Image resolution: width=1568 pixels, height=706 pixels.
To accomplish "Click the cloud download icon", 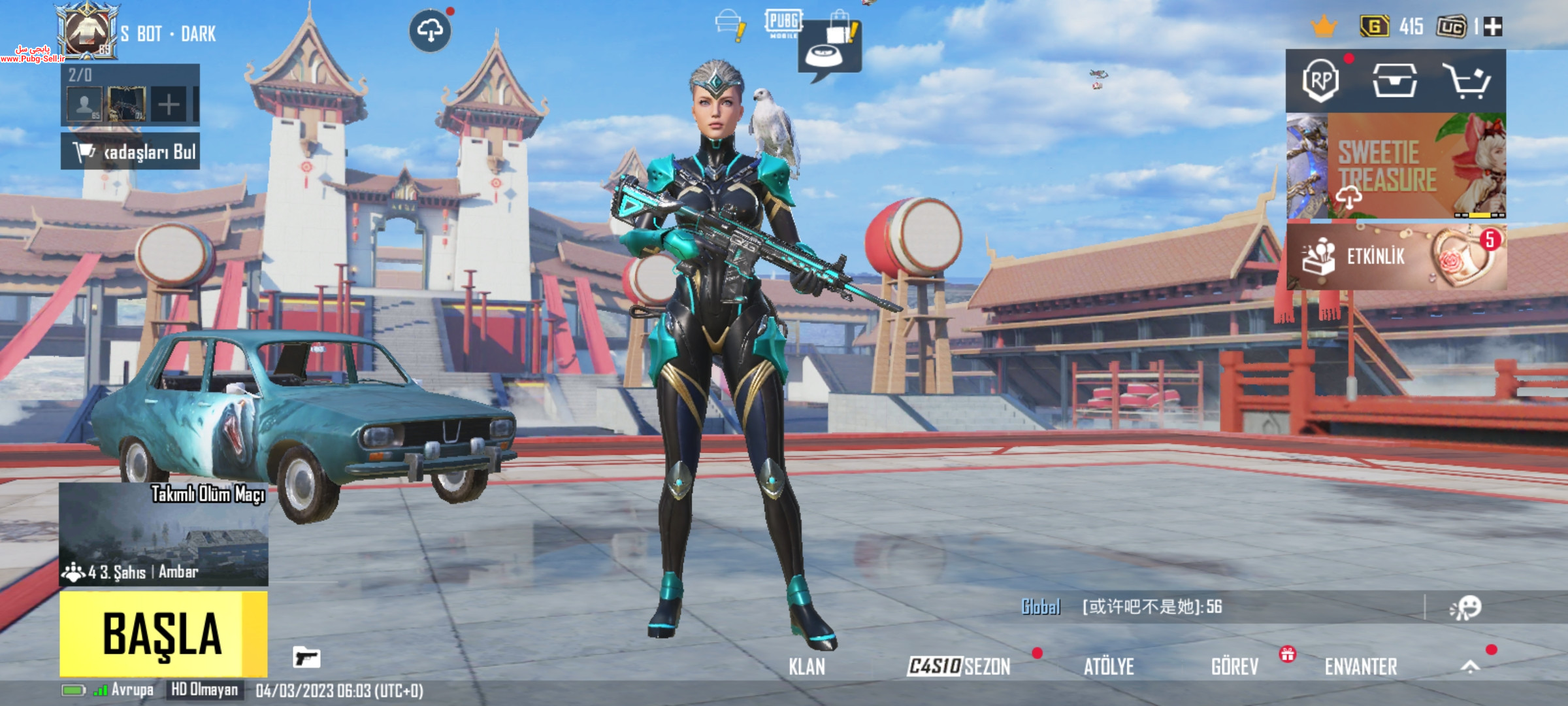I will coord(430,30).
